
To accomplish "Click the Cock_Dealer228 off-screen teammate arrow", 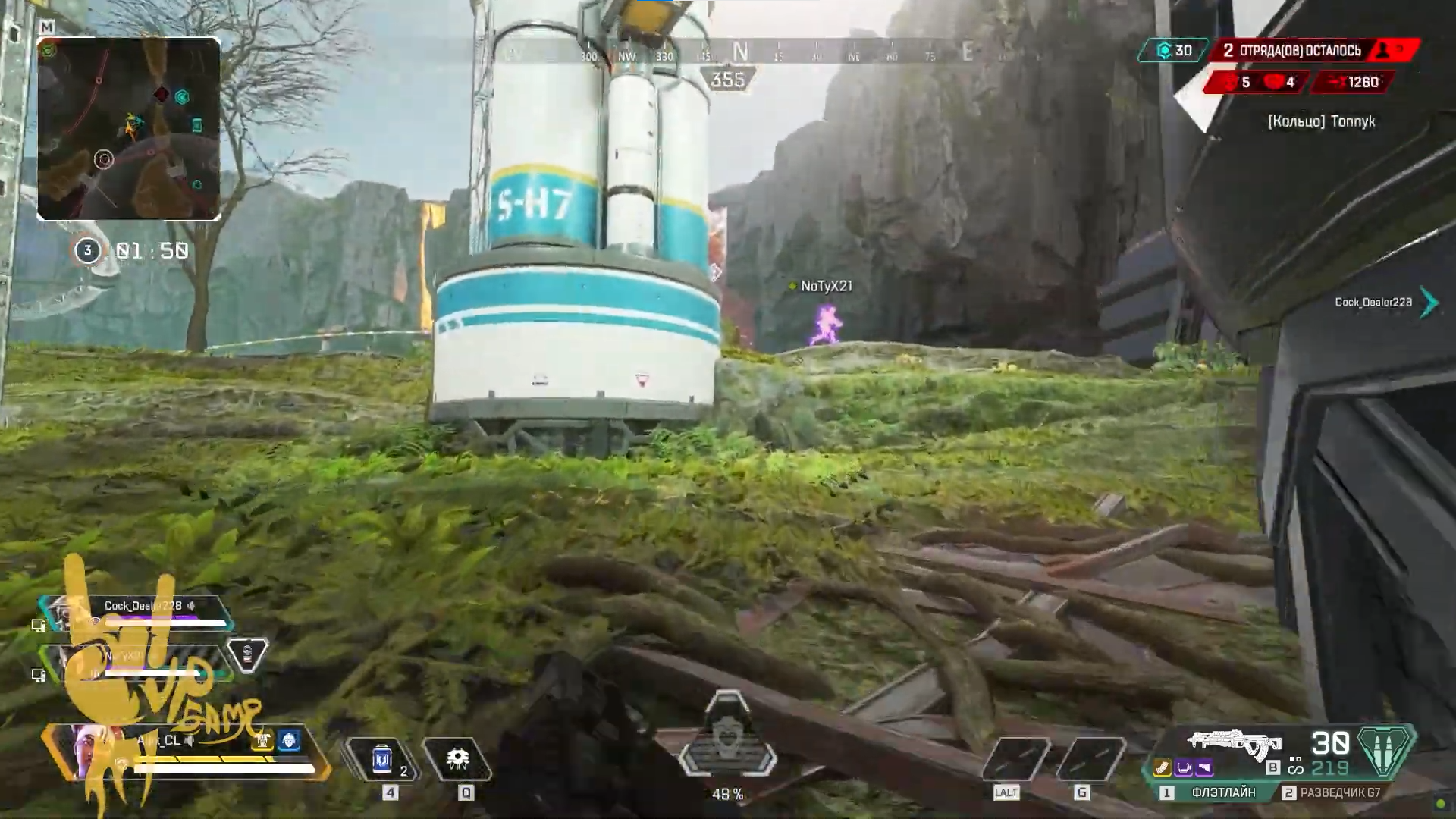I will point(1429,302).
